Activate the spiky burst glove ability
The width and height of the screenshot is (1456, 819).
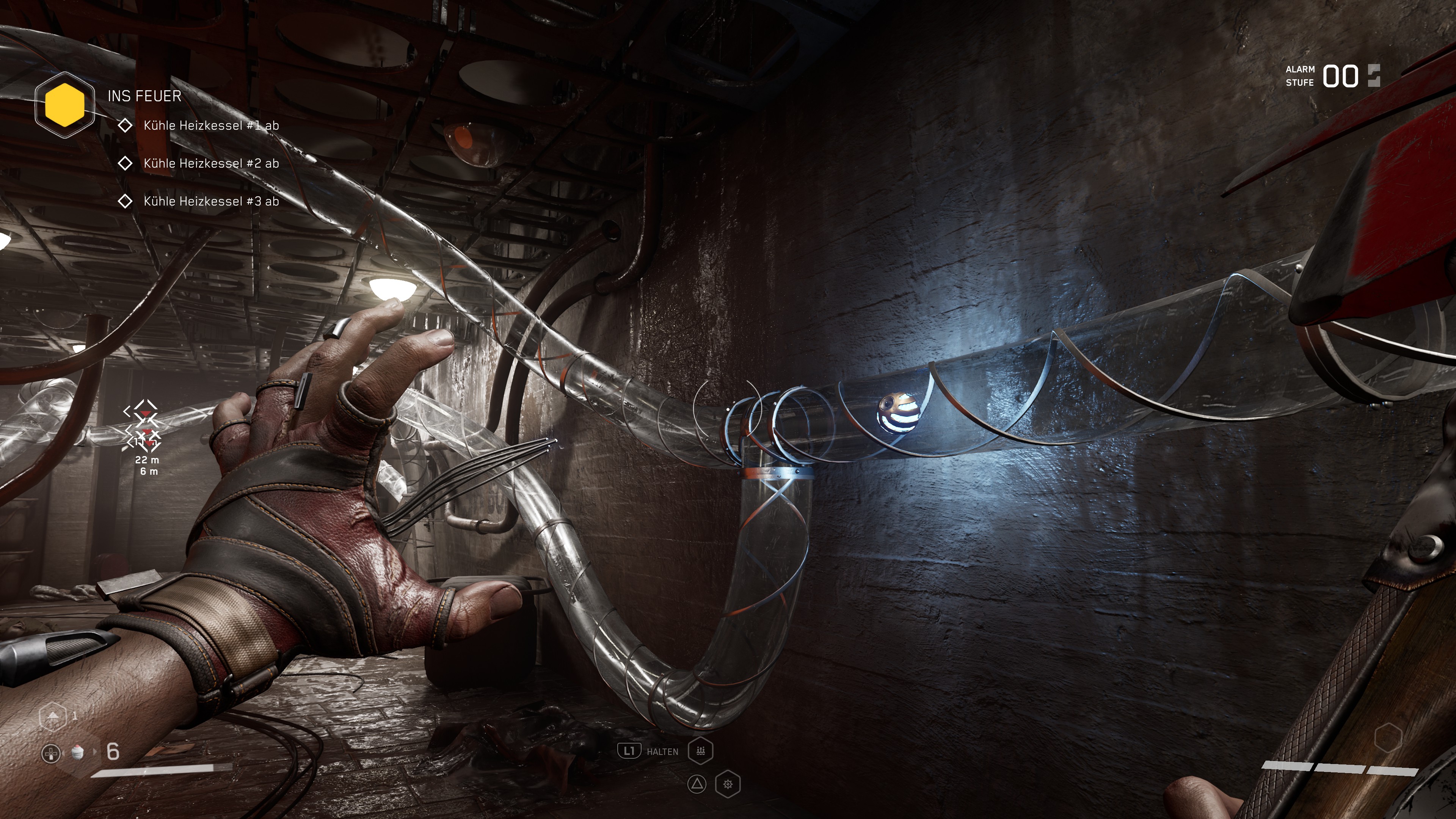pos(728,784)
